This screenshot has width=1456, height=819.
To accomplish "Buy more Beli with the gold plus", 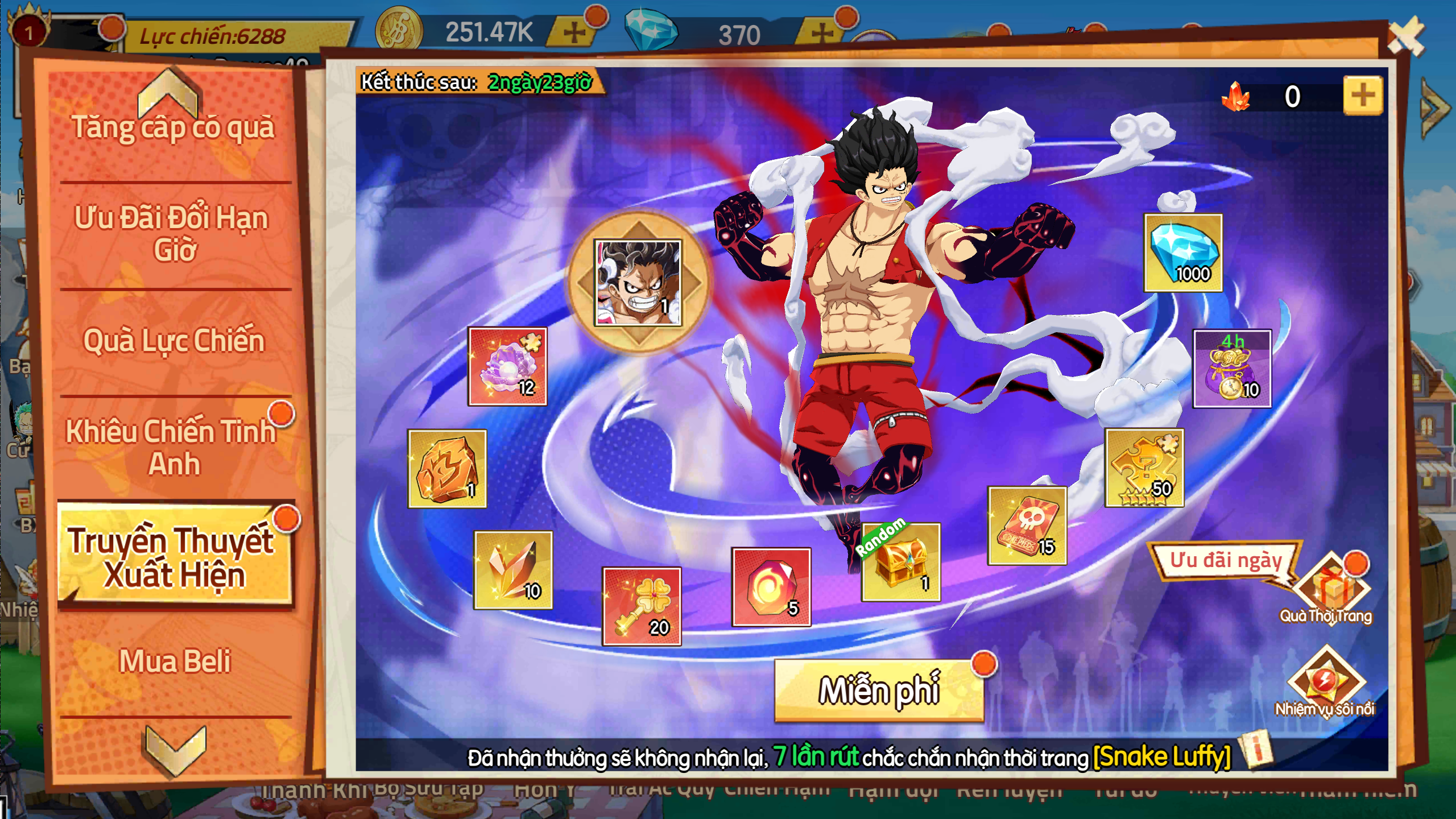I will coord(574,32).
